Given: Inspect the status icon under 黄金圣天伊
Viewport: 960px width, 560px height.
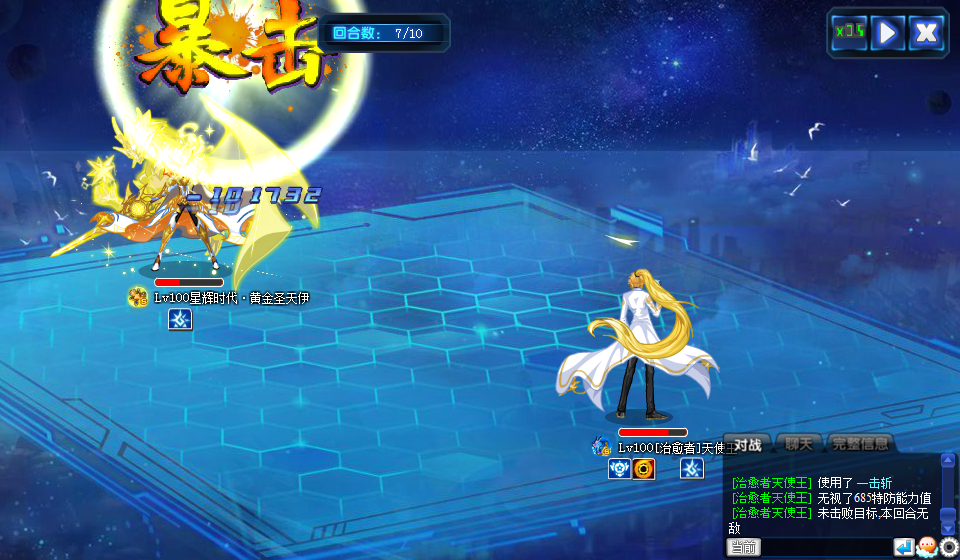Looking at the screenshot, I should pyautogui.click(x=180, y=319).
